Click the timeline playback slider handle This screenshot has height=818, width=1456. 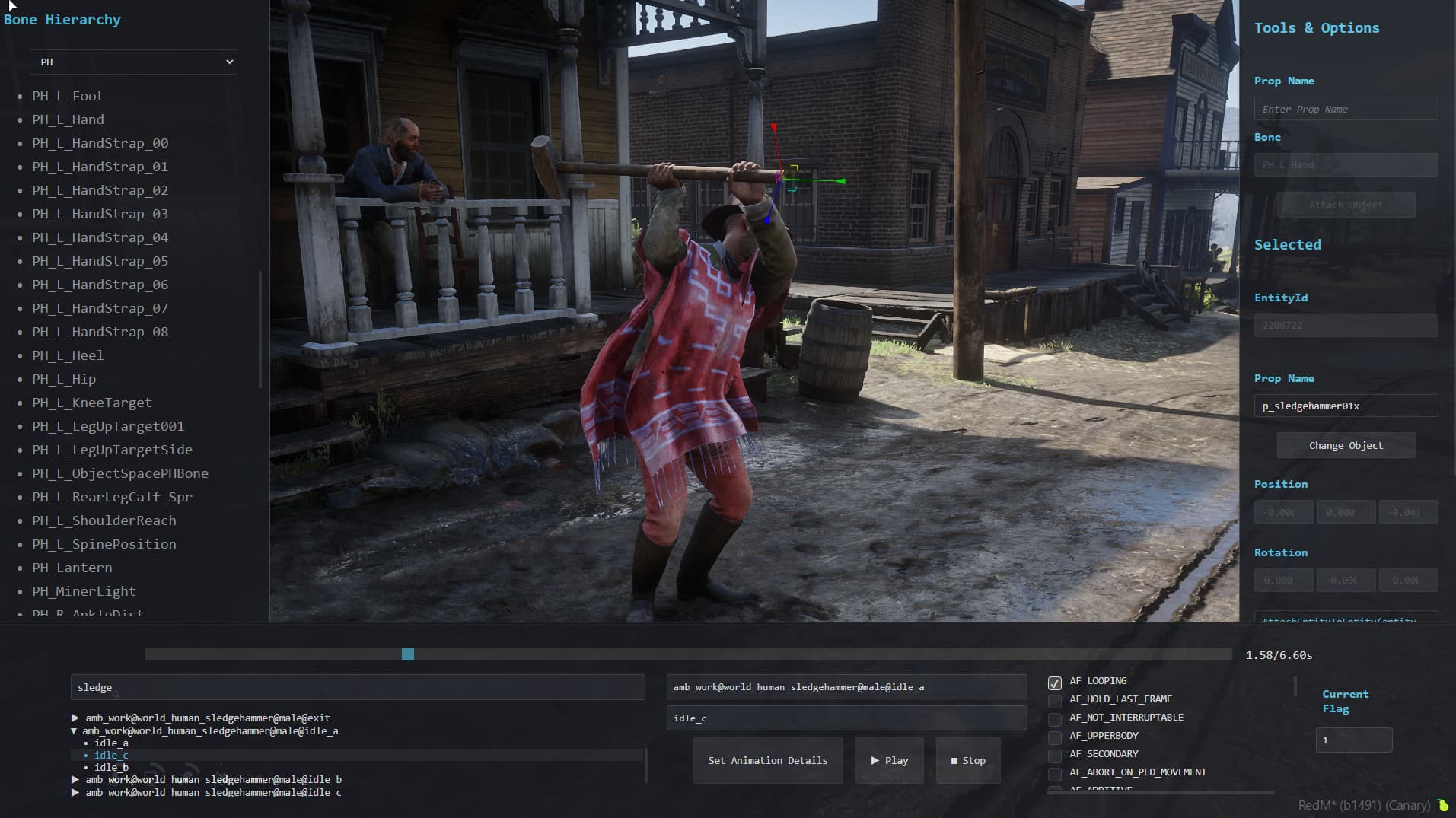click(409, 654)
